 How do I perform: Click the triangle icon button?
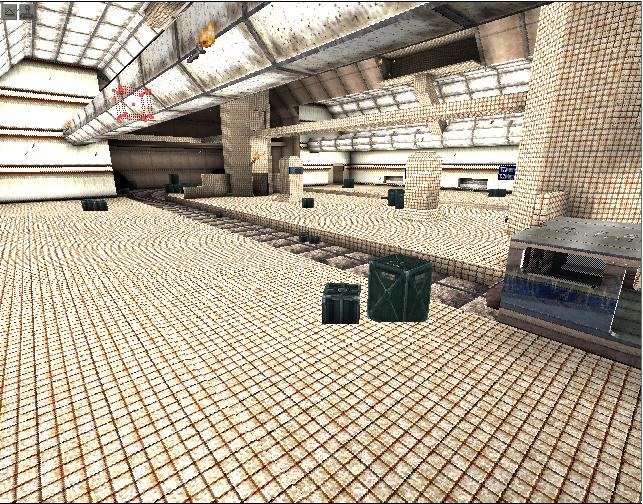[9, 12]
